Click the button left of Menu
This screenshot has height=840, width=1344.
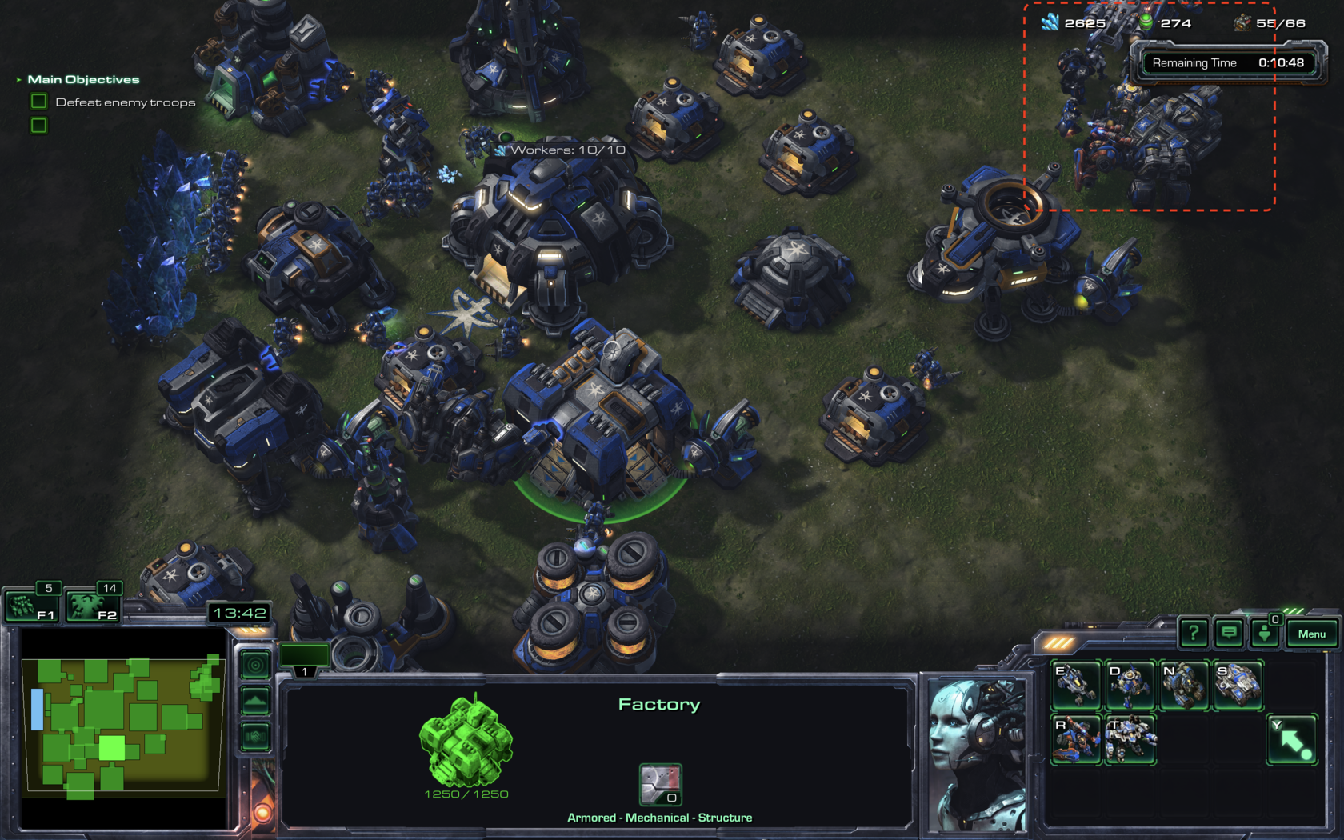[x=1265, y=633]
